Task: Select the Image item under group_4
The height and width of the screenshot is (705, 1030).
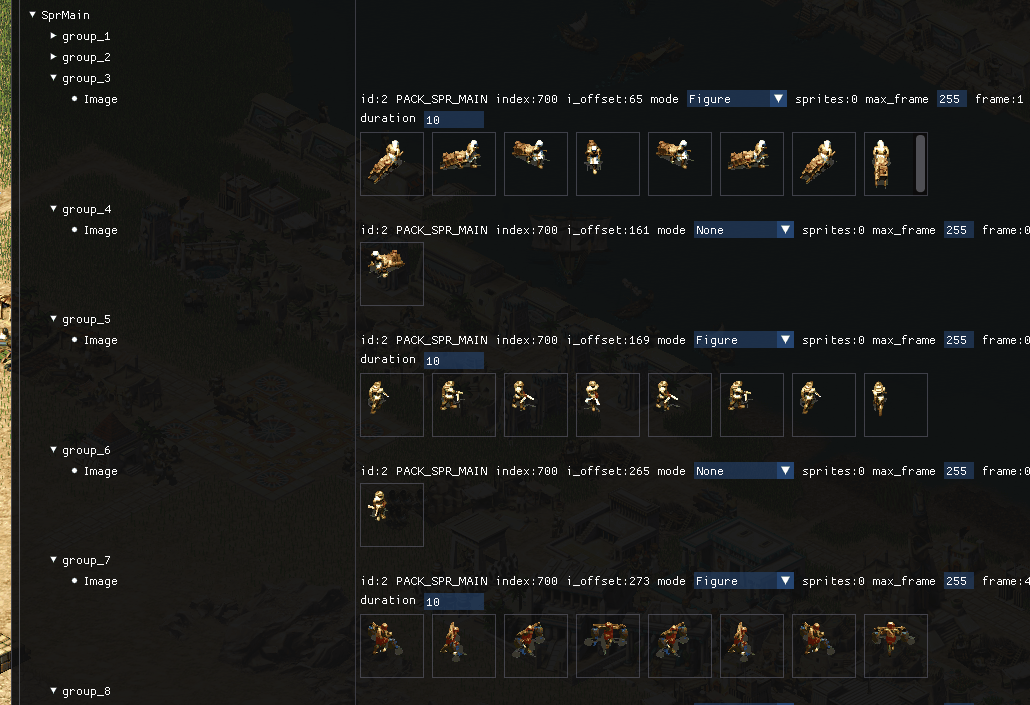Action: (100, 230)
